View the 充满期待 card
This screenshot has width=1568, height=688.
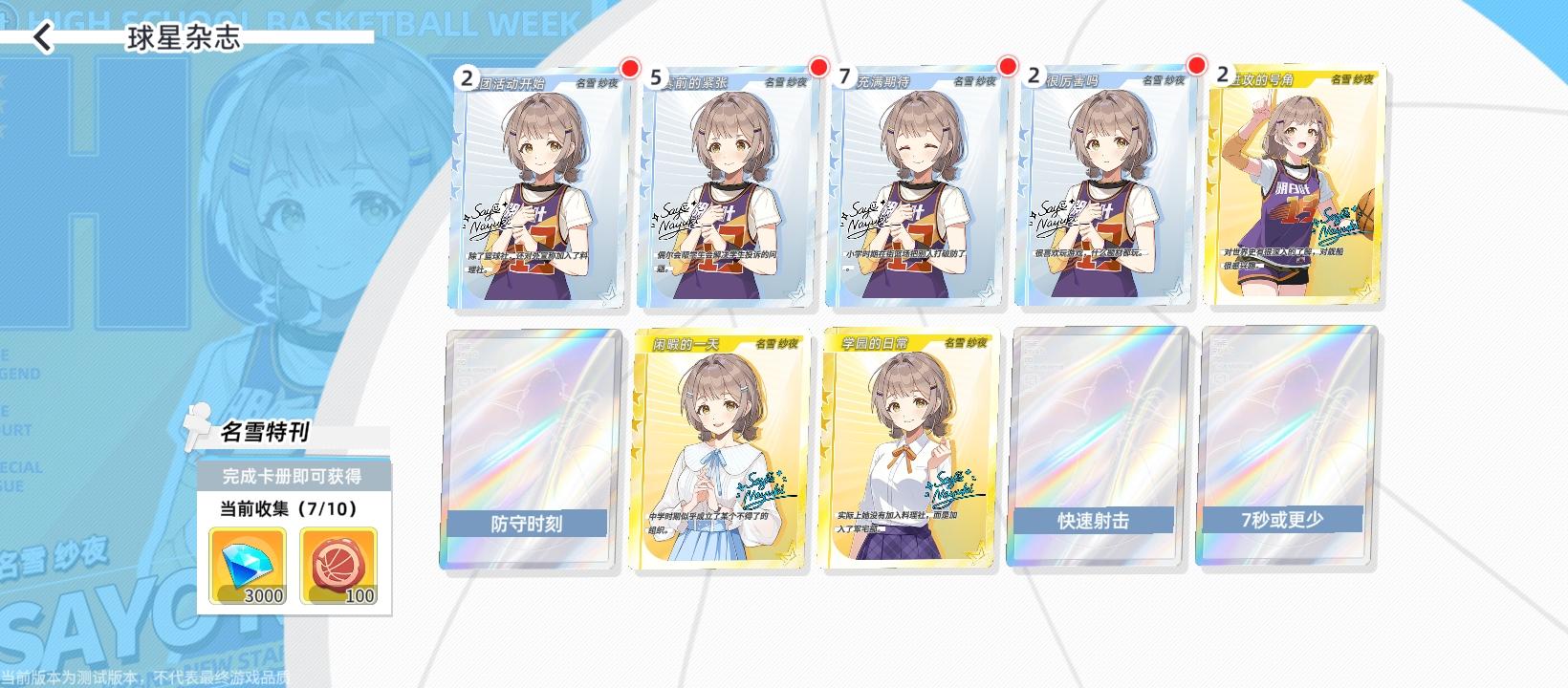913,191
